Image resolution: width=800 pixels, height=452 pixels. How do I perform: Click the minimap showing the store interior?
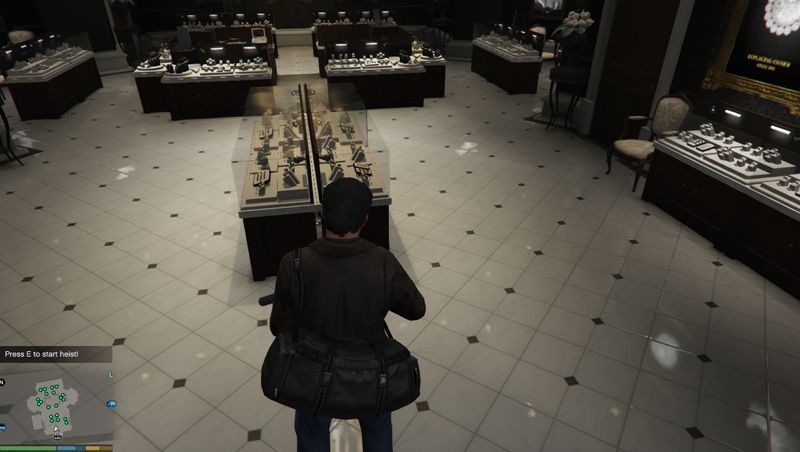55,406
